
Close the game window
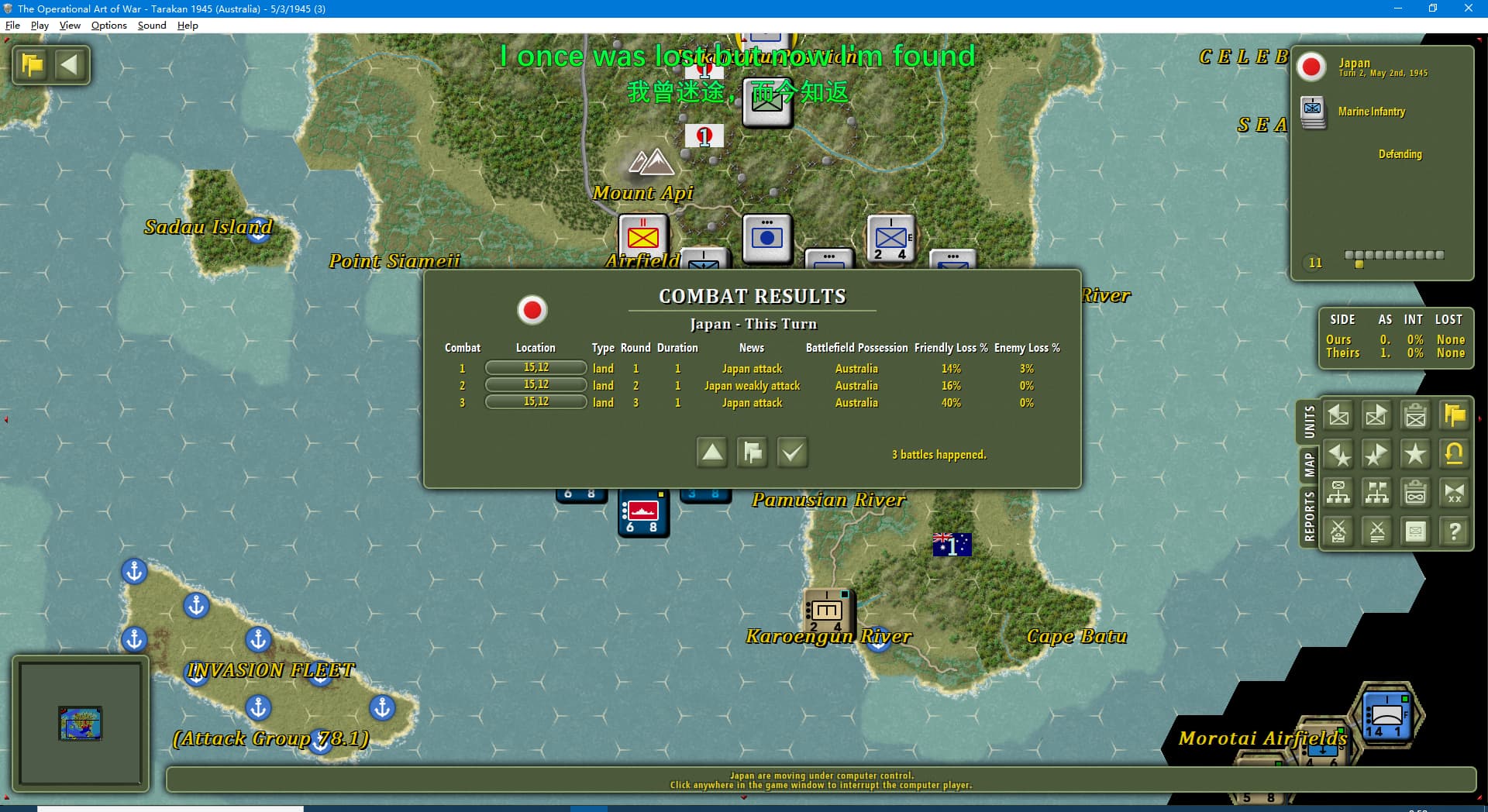1468,9
